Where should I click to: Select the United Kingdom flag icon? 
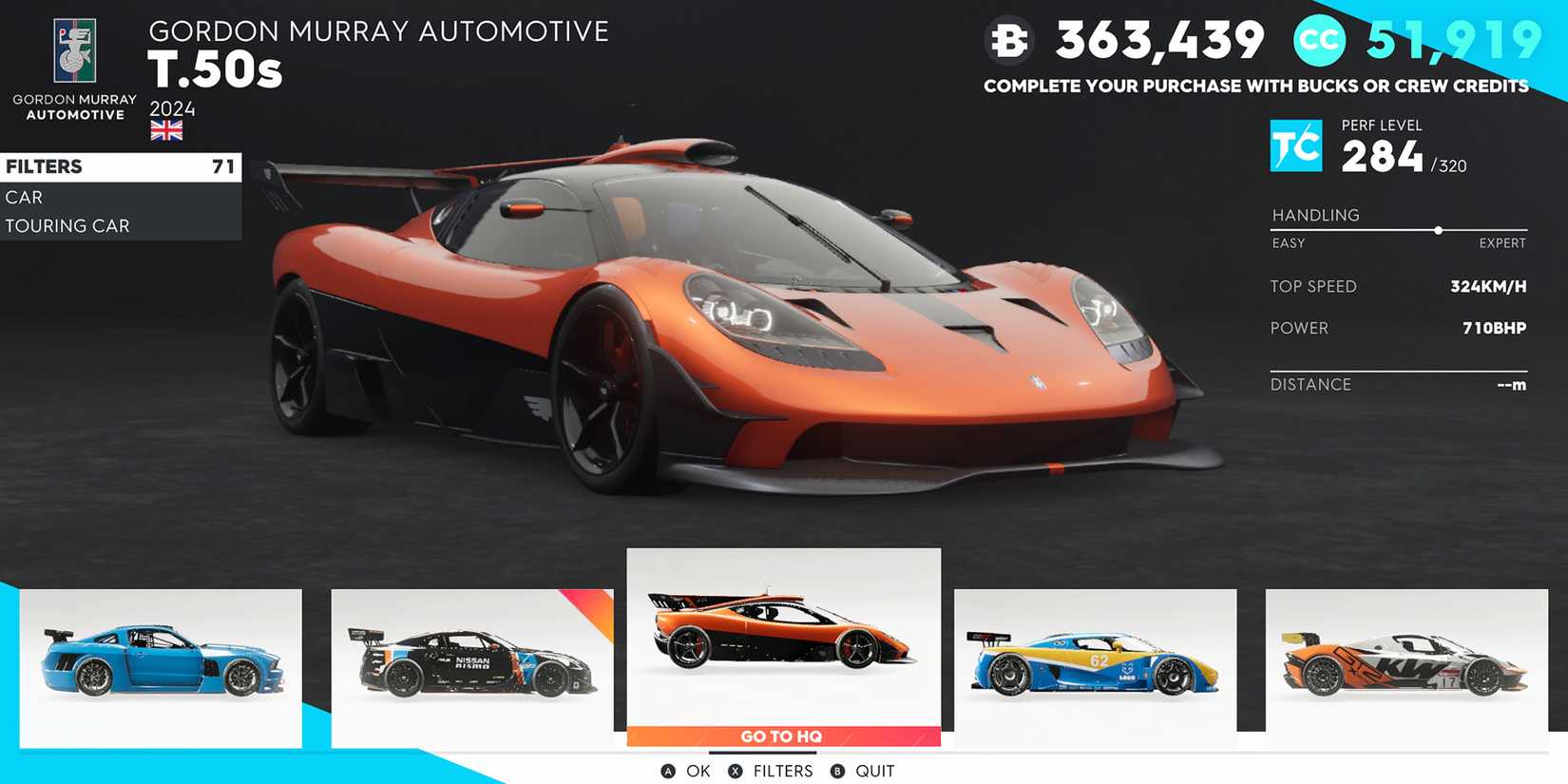[x=166, y=130]
